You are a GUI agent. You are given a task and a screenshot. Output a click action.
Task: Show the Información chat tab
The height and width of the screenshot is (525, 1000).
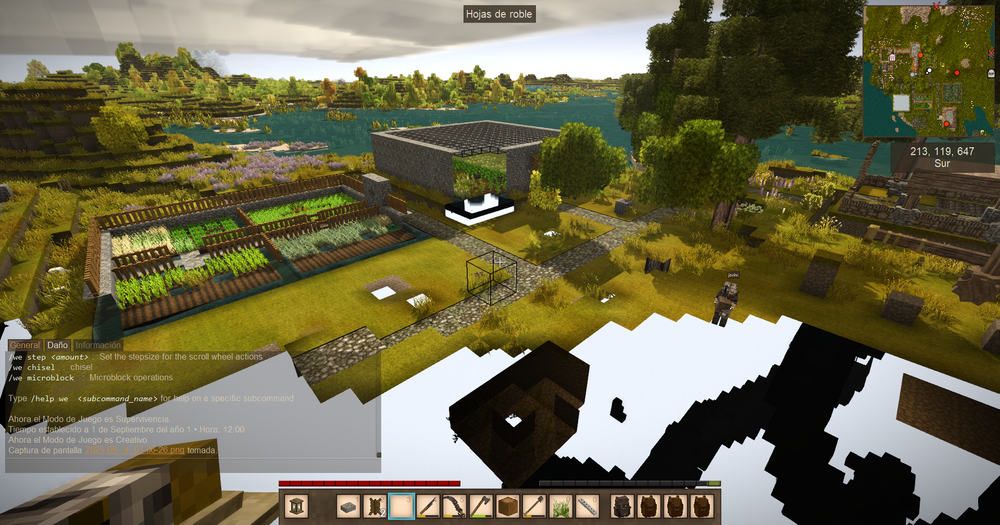[x=98, y=345]
